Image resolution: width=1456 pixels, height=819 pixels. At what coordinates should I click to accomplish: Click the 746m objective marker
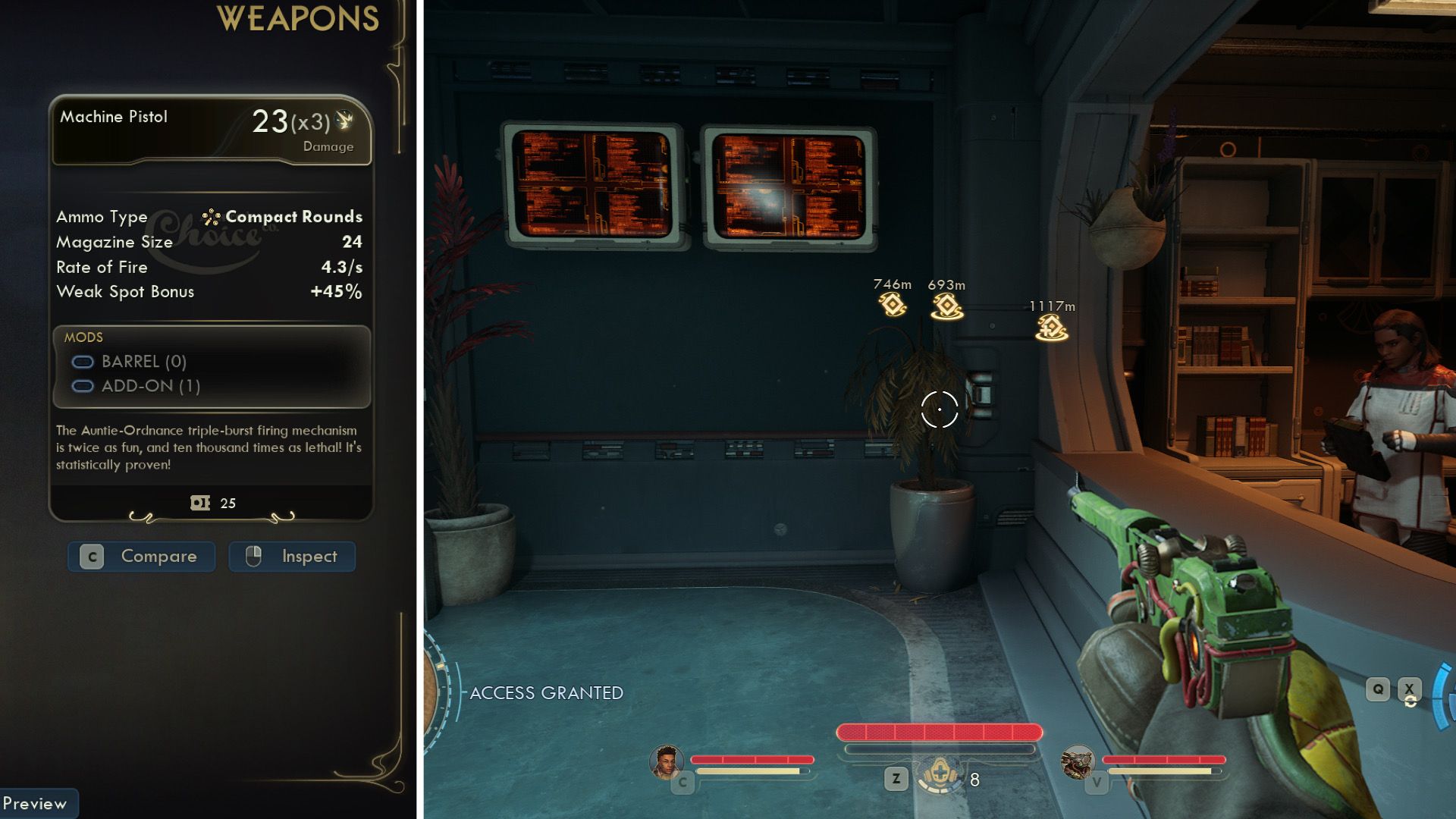point(893,304)
